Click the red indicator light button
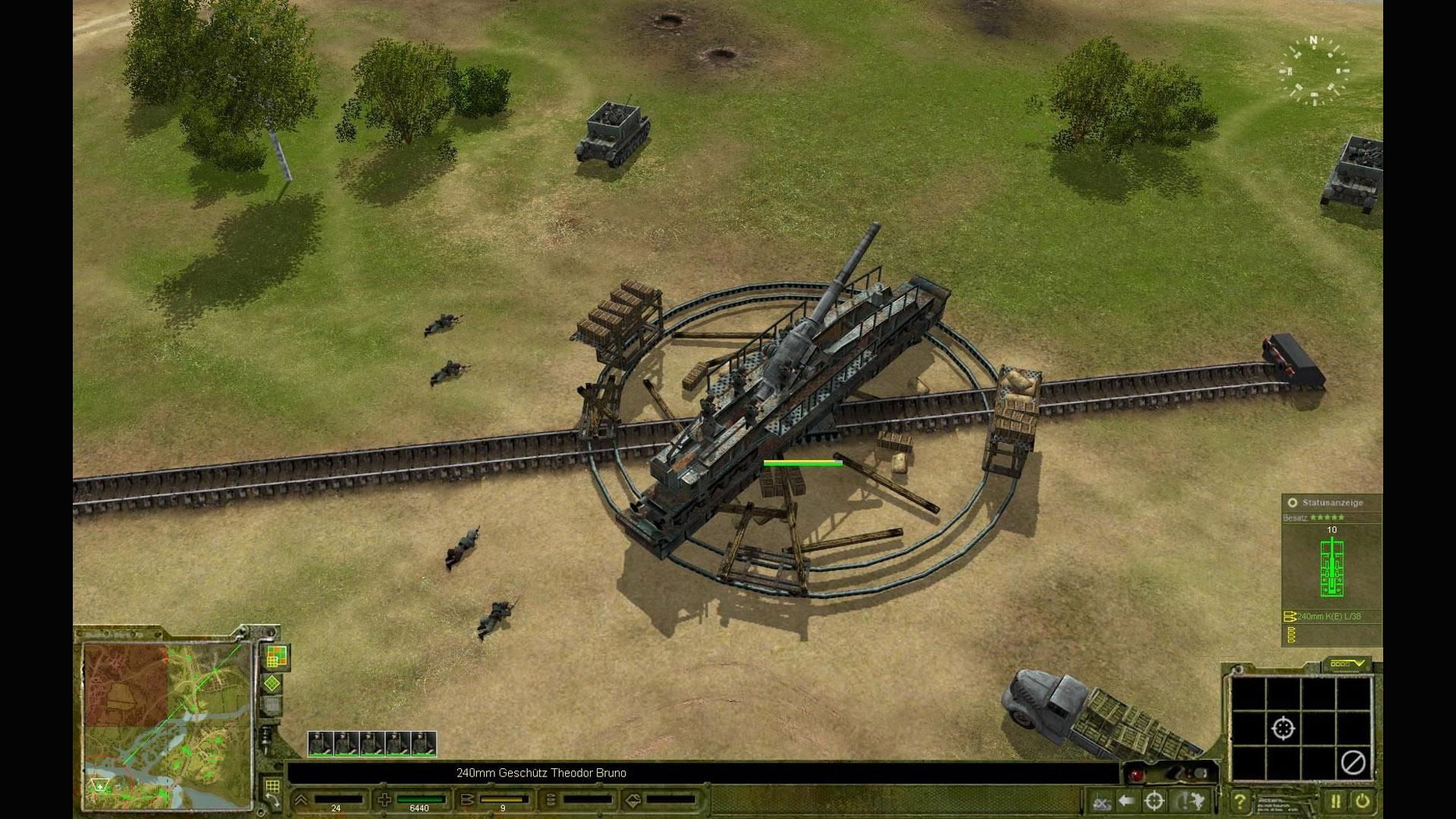This screenshot has width=1456, height=819. point(1136,774)
